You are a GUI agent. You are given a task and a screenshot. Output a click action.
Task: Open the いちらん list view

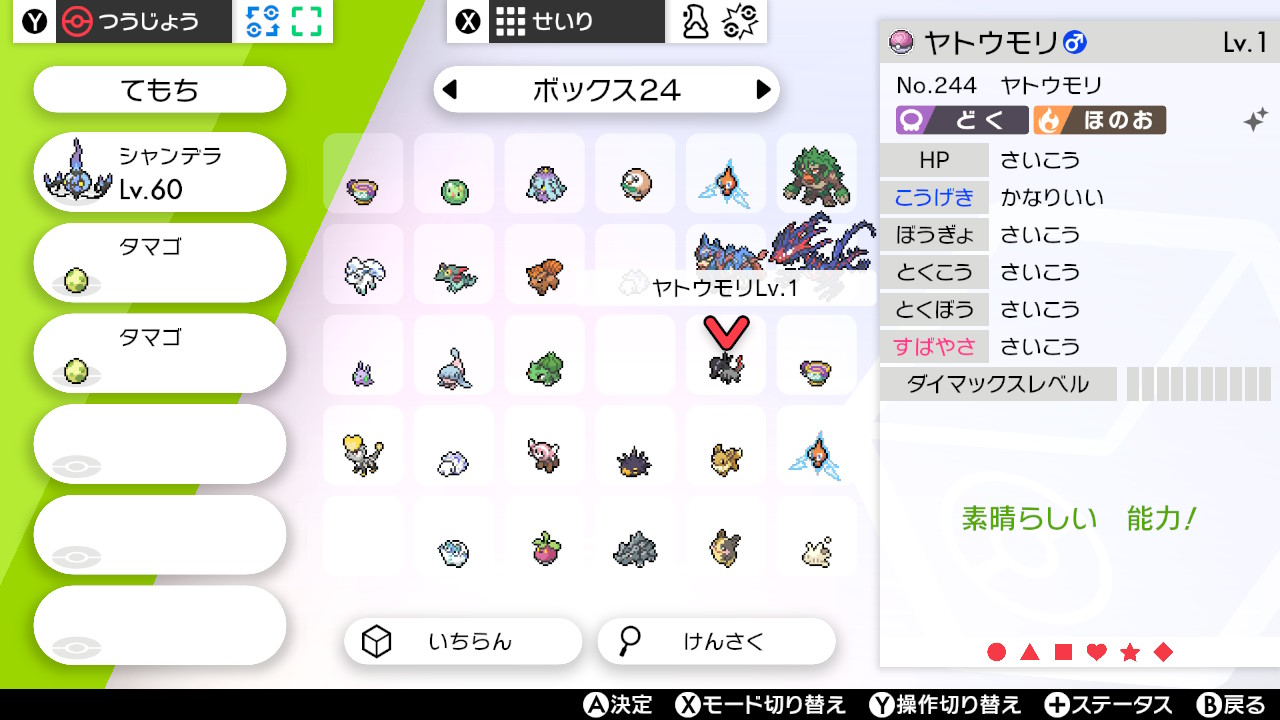462,641
